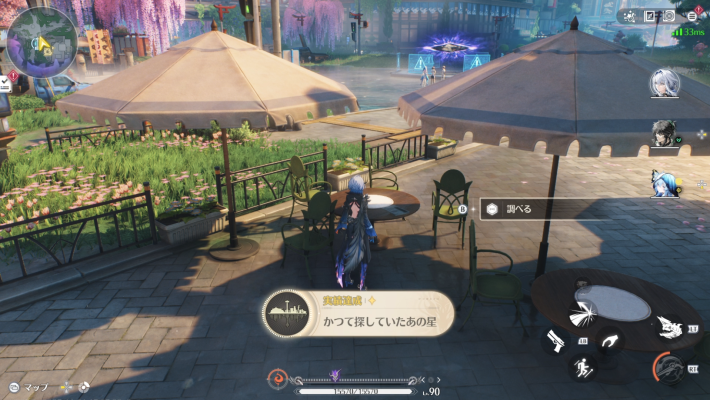Screen dimensions: 710x400
Task: Open the circular minimap
Action: (42, 42)
